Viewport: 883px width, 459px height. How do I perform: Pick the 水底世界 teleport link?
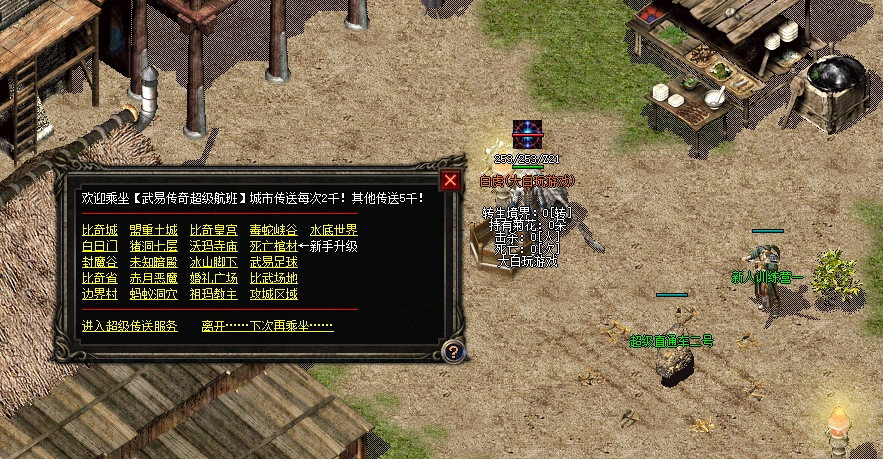coord(333,230)
